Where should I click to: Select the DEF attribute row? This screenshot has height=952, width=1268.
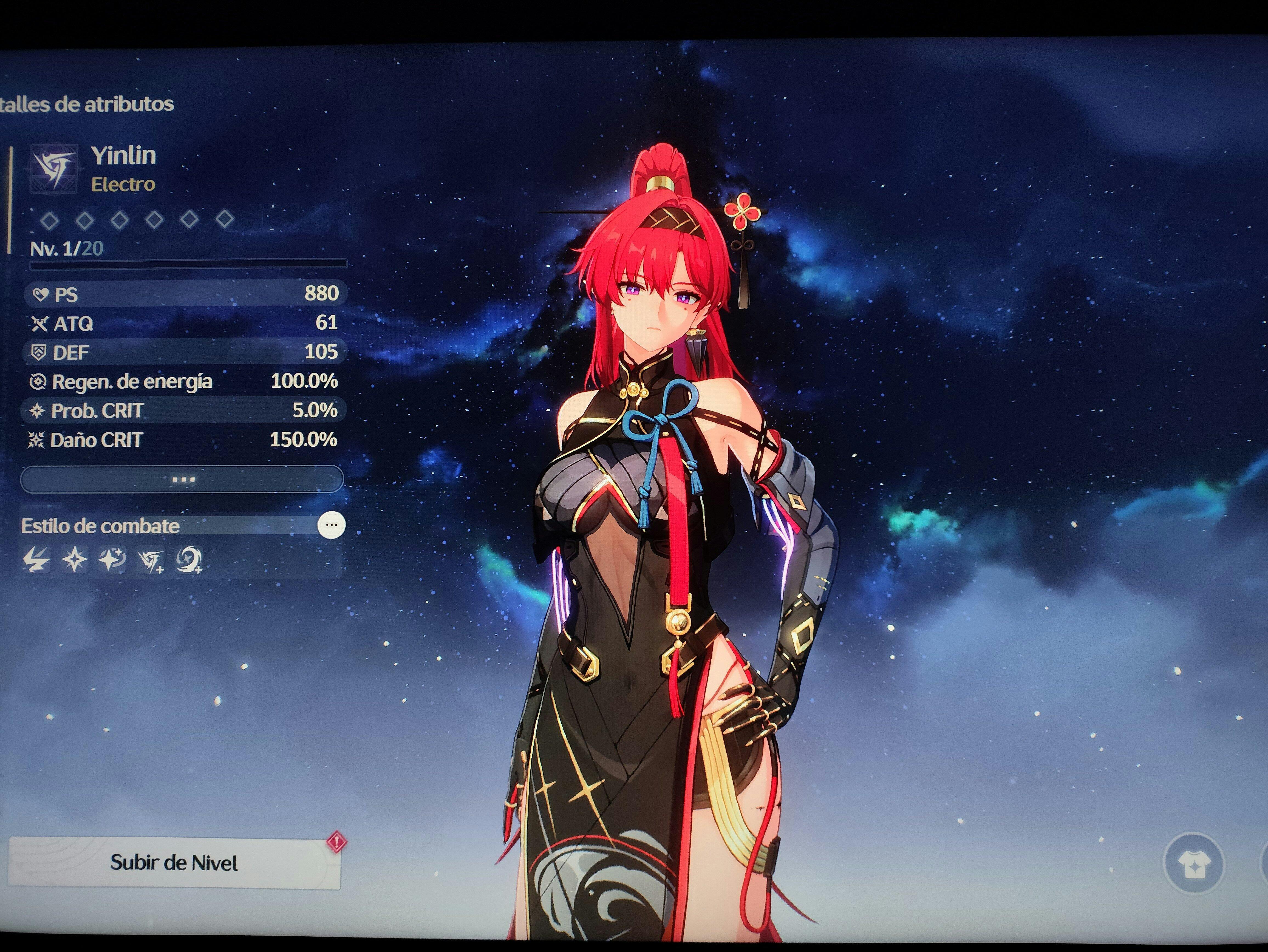click(x=185, y=352)
